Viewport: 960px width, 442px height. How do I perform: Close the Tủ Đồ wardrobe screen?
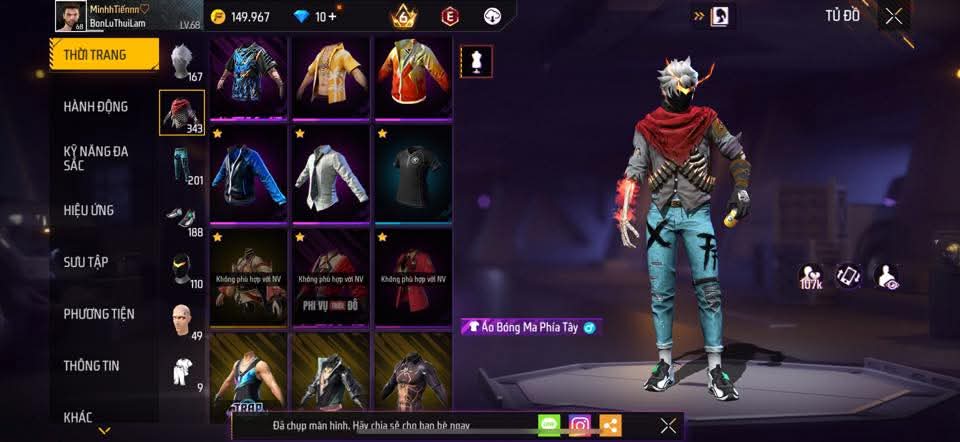click(x=894, y=16)
